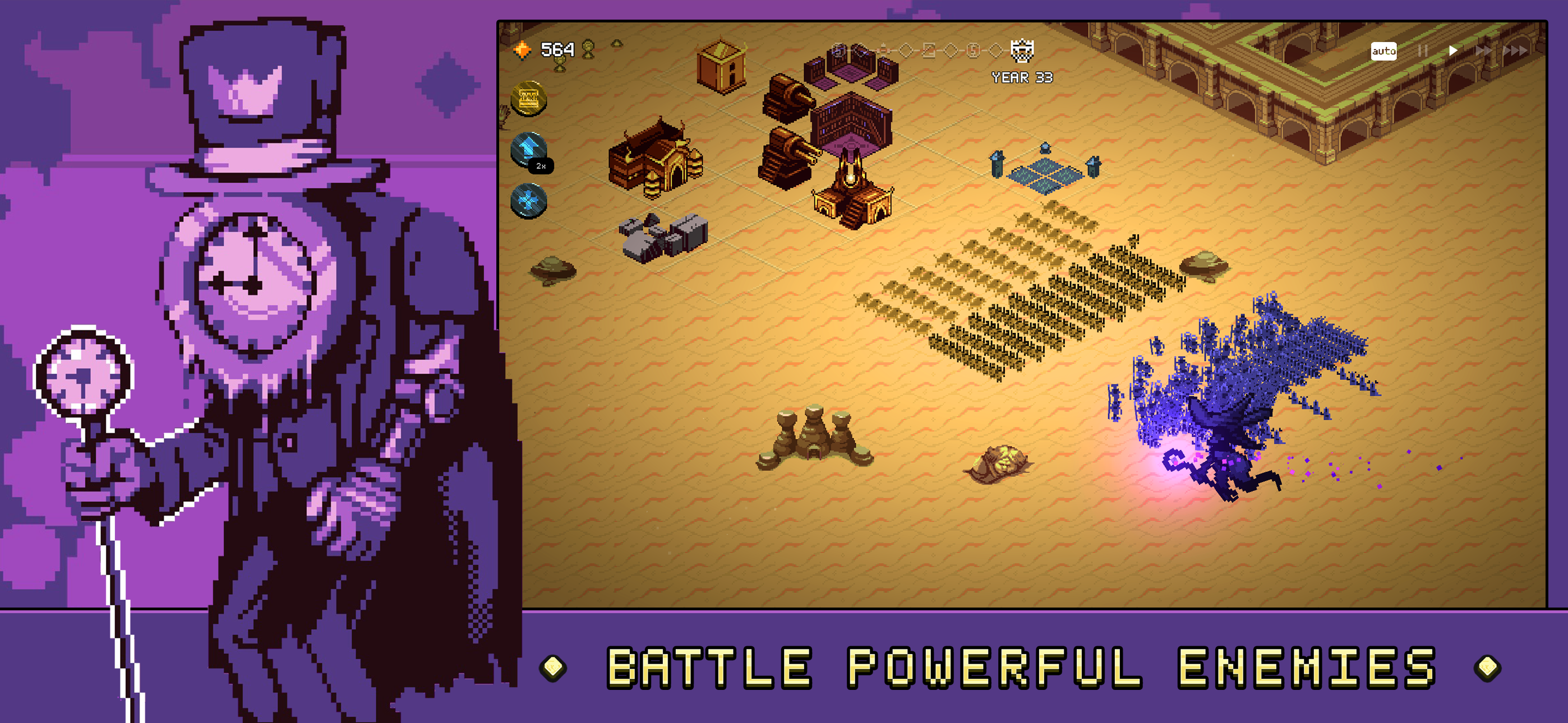Click the double fast-forward speed icon
Viewport: 1568px width, 723px height.
[x=1484, y=52]
